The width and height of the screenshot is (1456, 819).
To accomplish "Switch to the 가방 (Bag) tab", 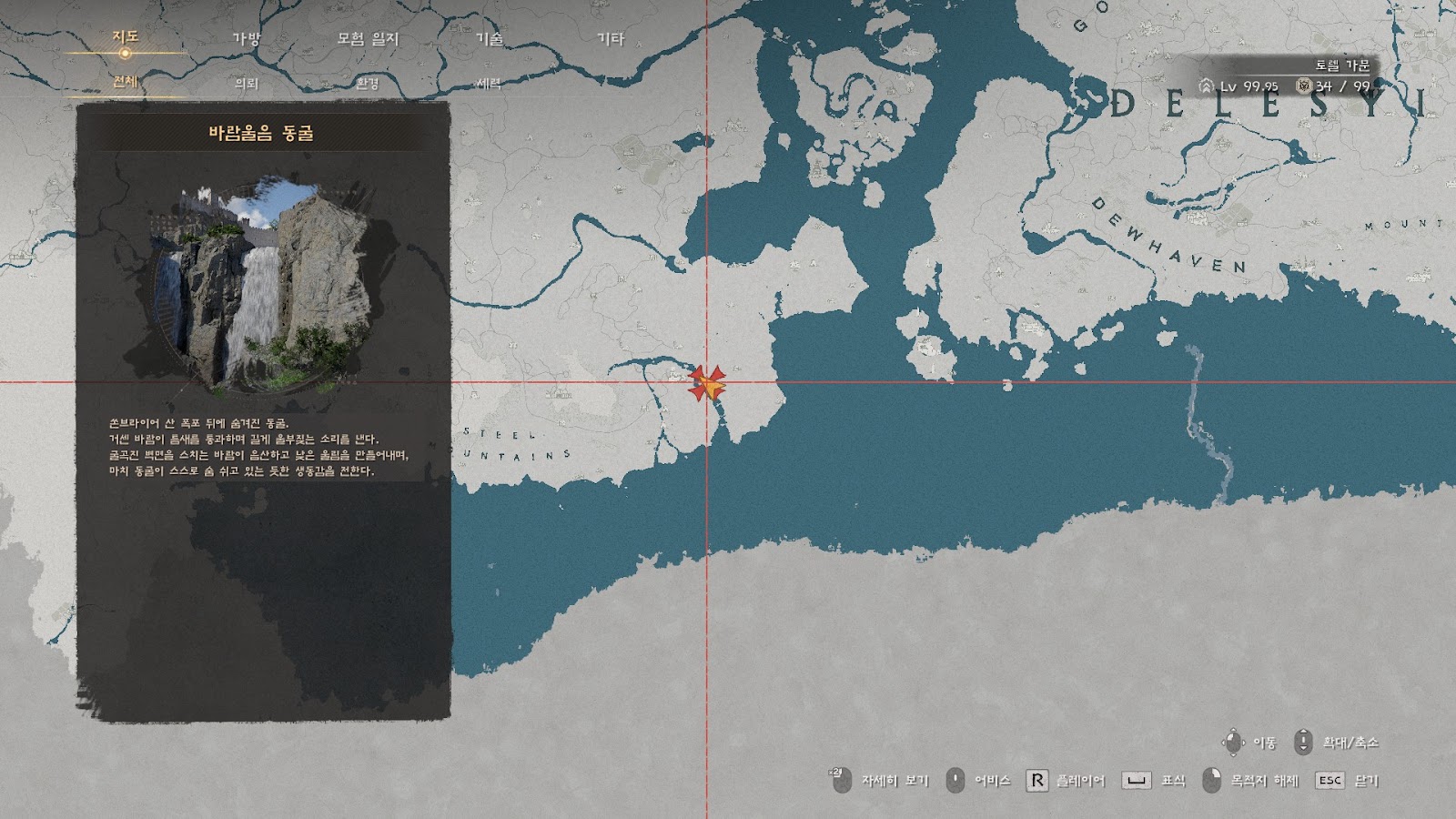I will click(x=246, y=39).
